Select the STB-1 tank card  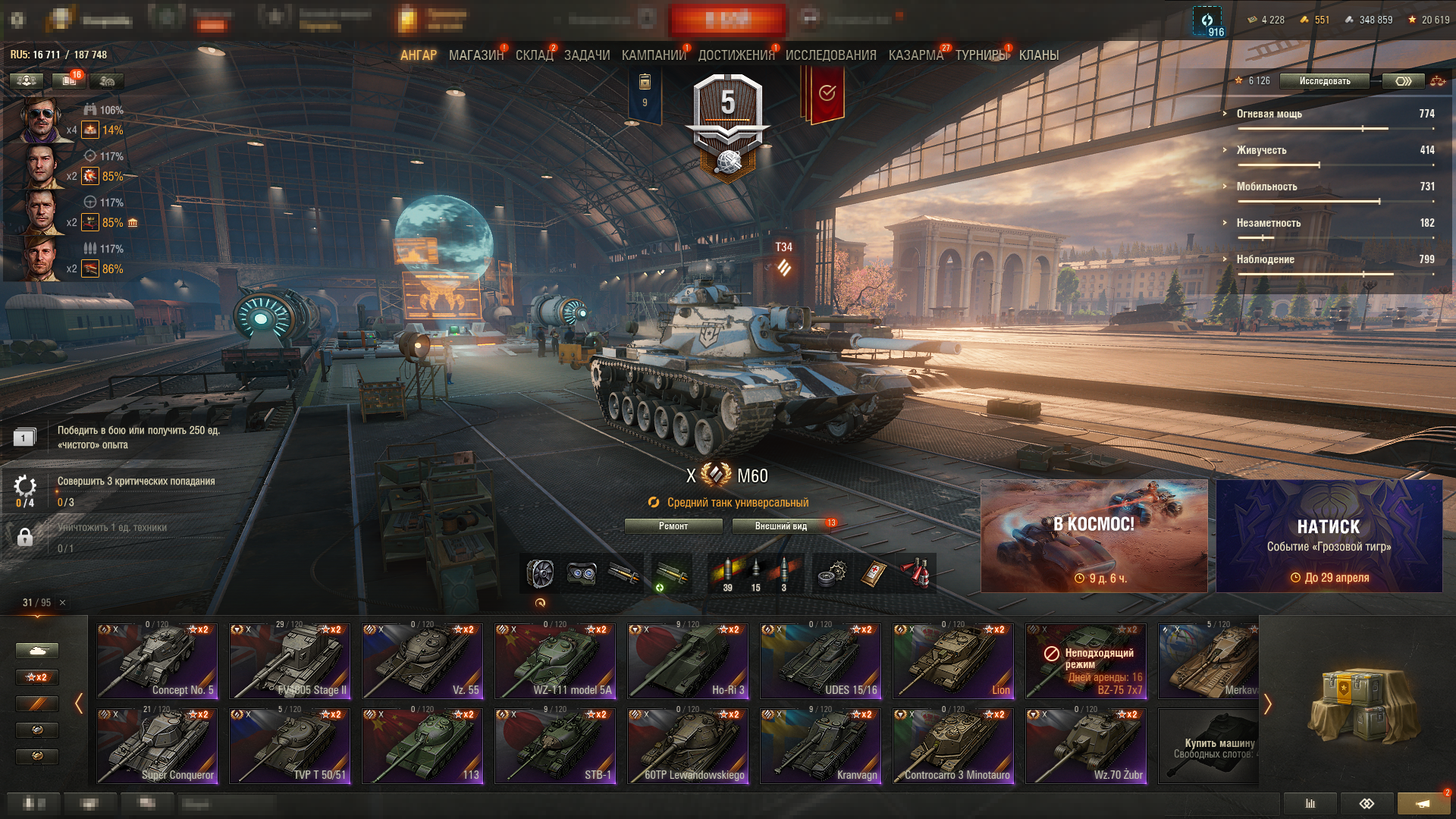(555, 746)
